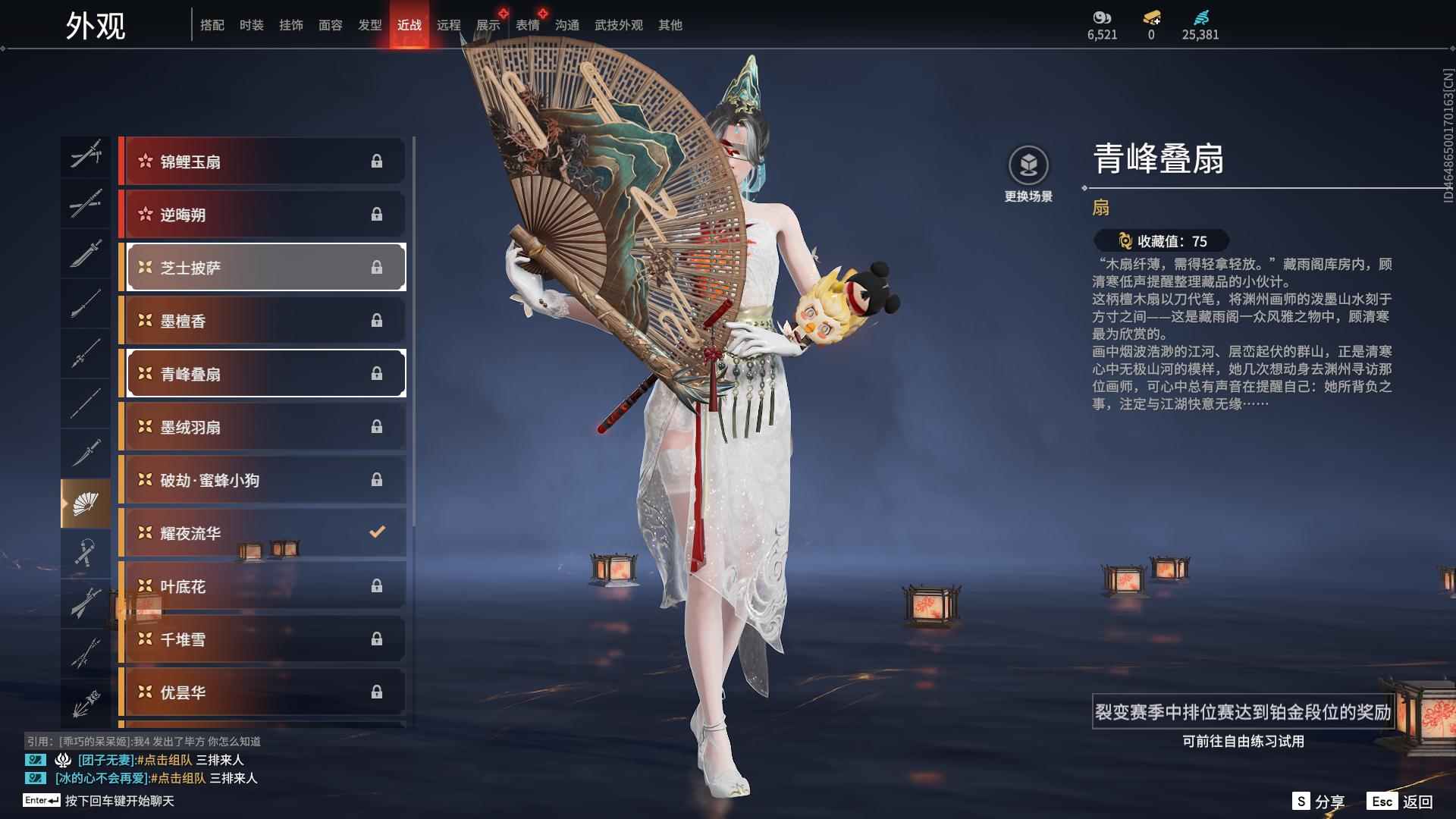The image size is (1456, 819).
Task: Select the fan weapon category icon
Action: [86, 503]
